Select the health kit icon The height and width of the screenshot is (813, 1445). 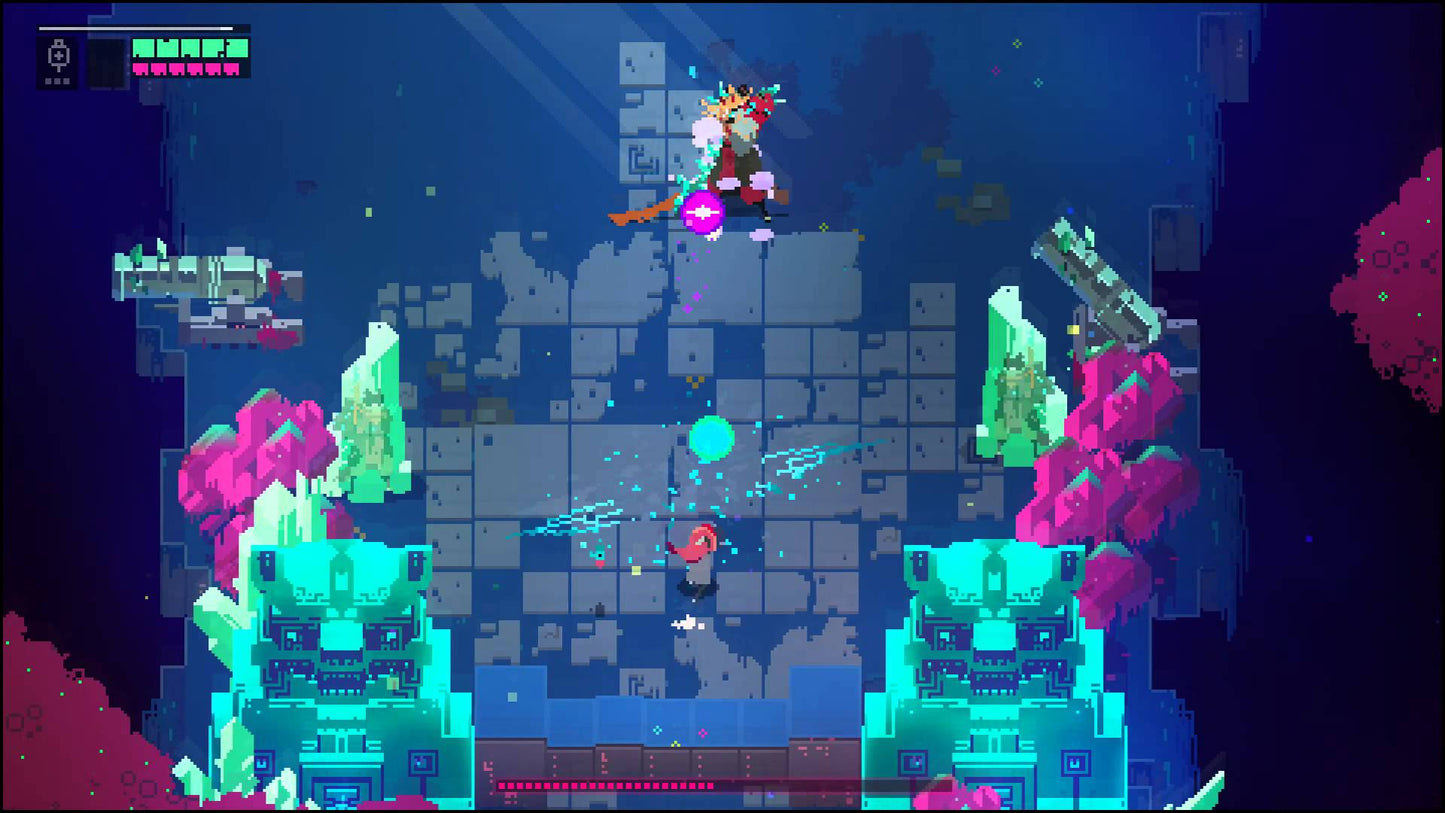click(58, 57)
